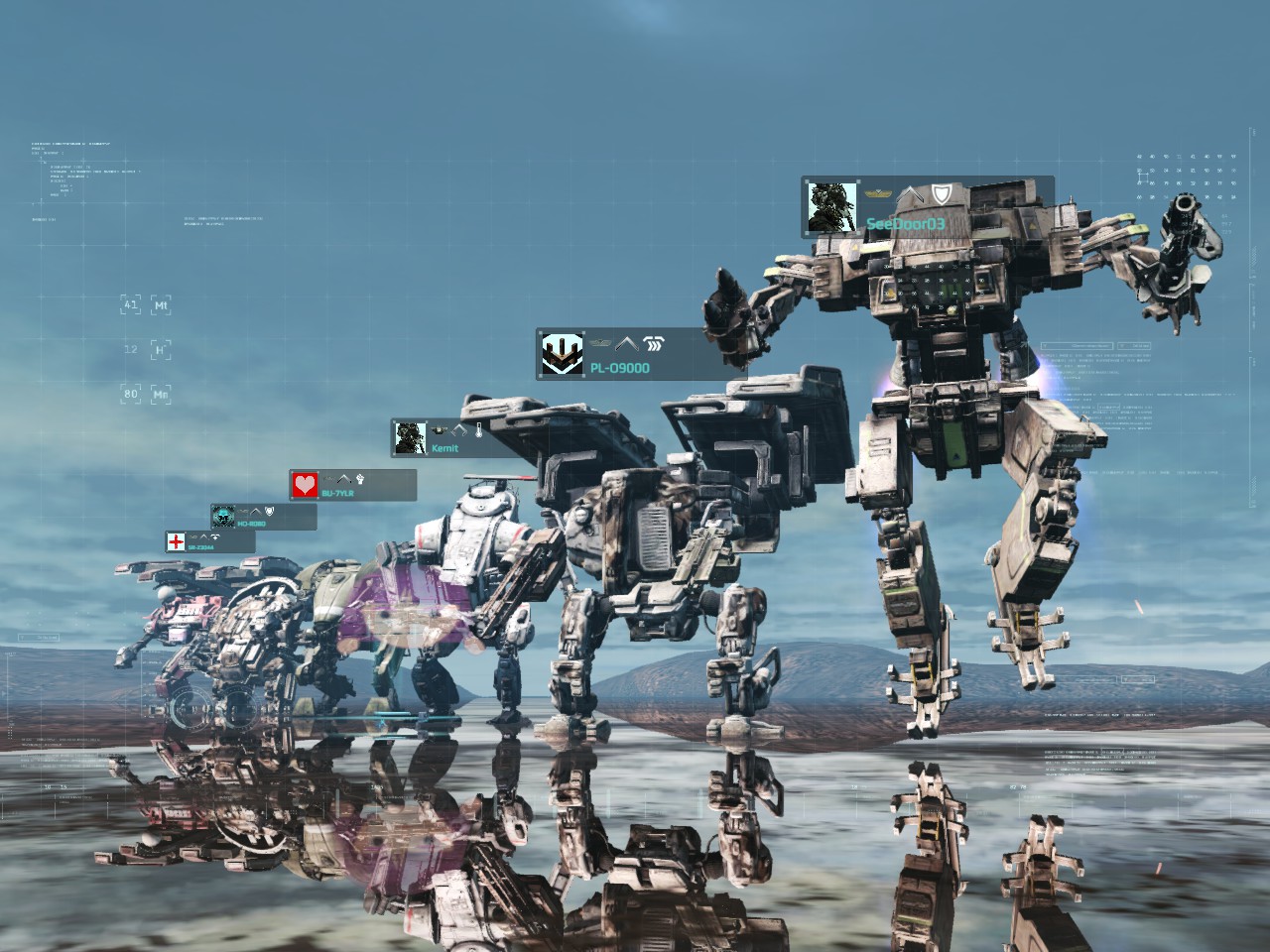This screenshot has height=952, width=1270.
Task: Click the PL-O9000 player name
Action: (x=619, y=368)
